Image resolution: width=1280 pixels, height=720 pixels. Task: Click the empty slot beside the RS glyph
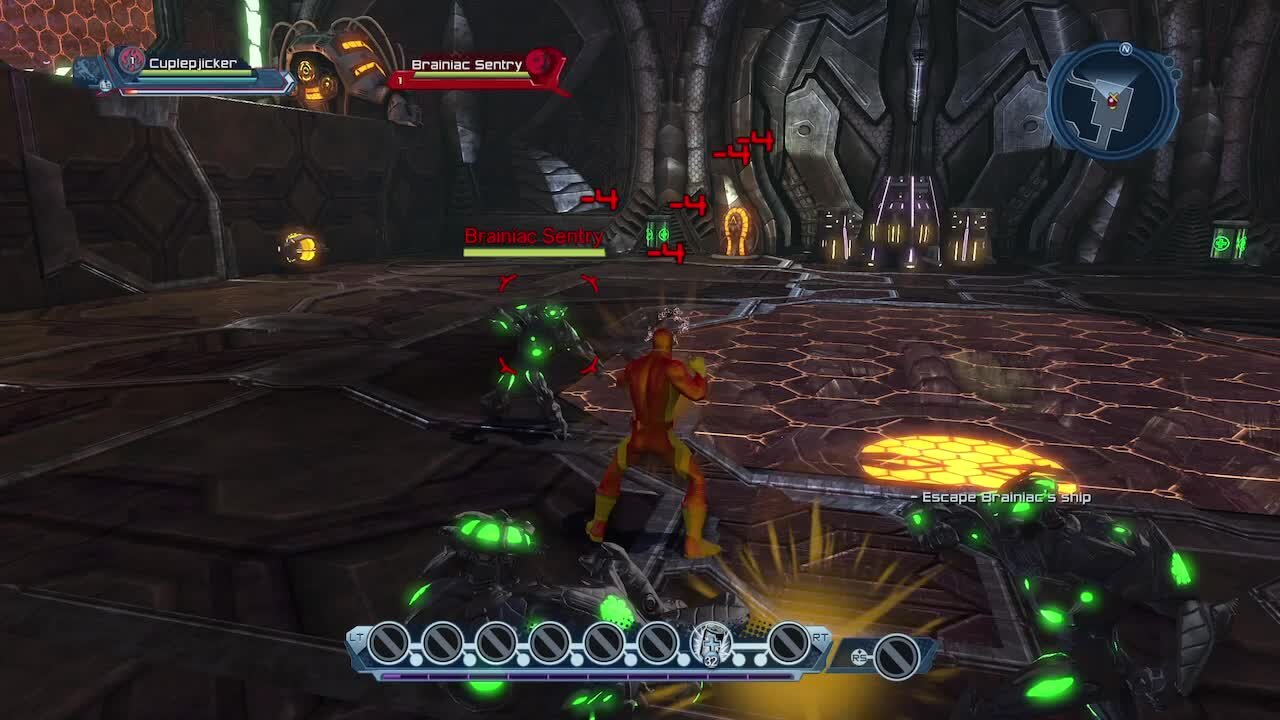(x=896, y=656)
